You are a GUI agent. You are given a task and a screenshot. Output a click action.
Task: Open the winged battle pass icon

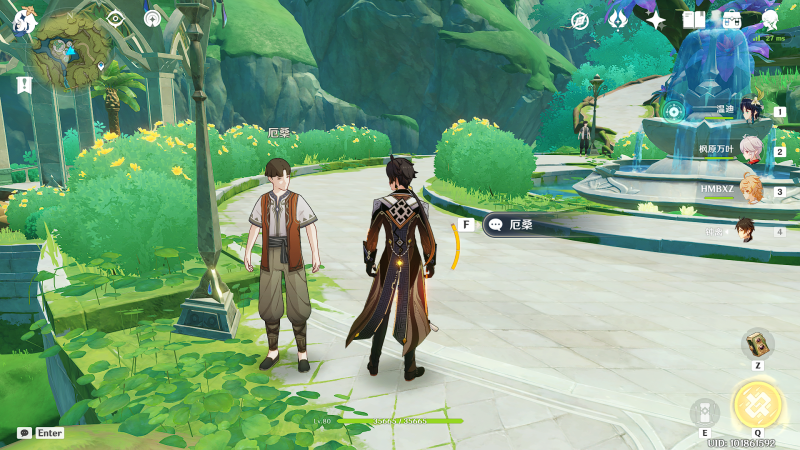click(617, 20)
